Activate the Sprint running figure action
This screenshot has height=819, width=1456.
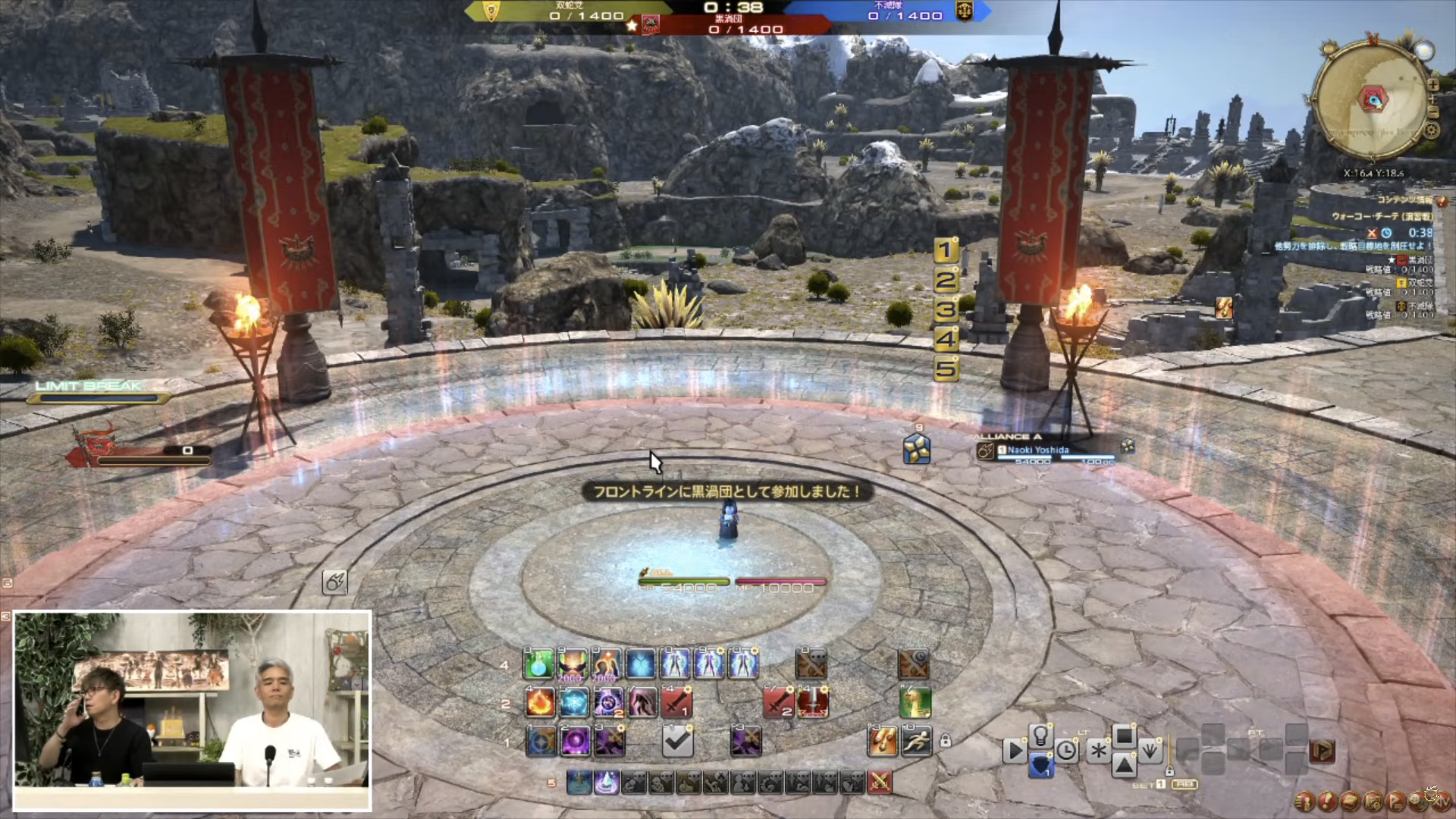pos(916,741)
